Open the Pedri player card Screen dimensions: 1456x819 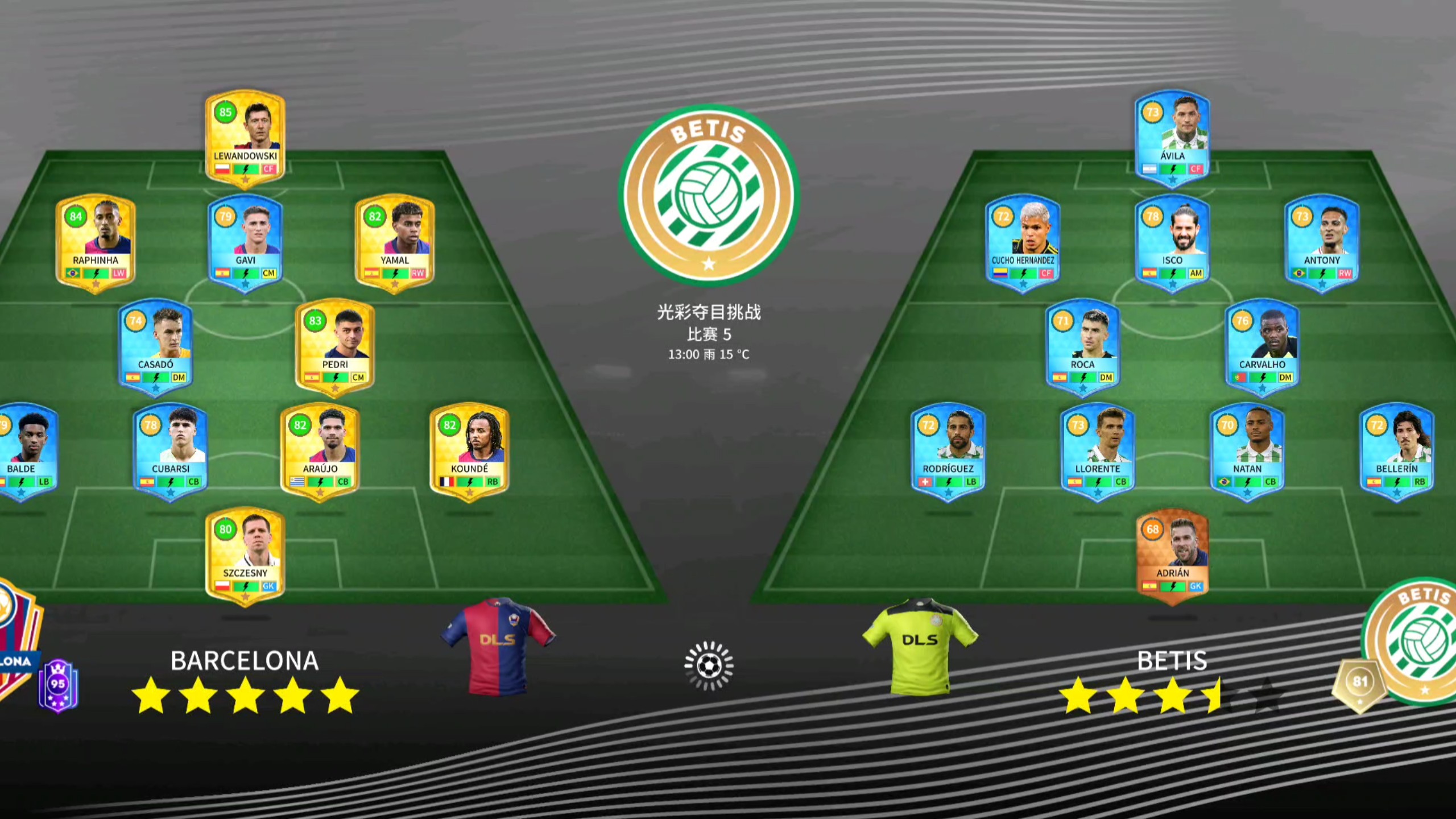coord(335,346)
